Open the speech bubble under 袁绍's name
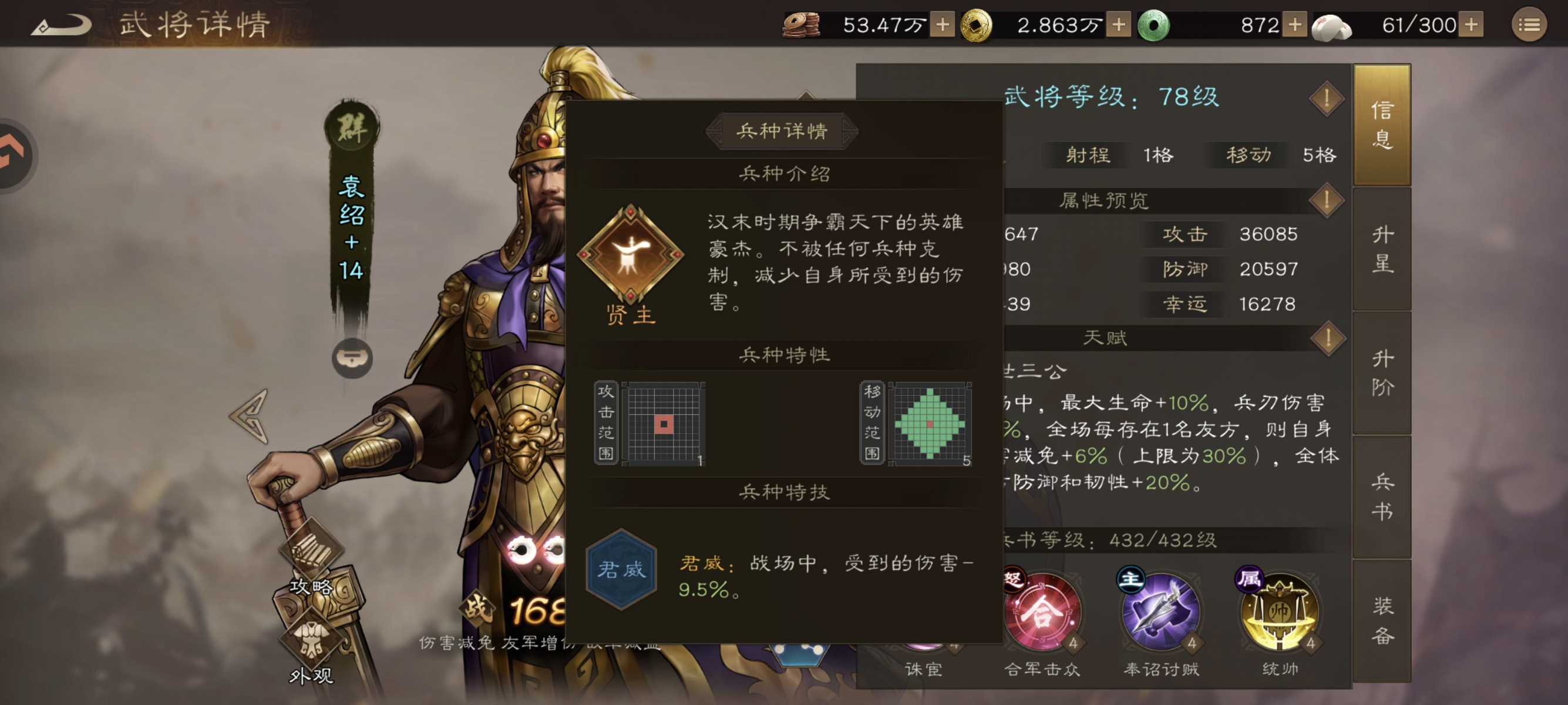 click(353, 359)
